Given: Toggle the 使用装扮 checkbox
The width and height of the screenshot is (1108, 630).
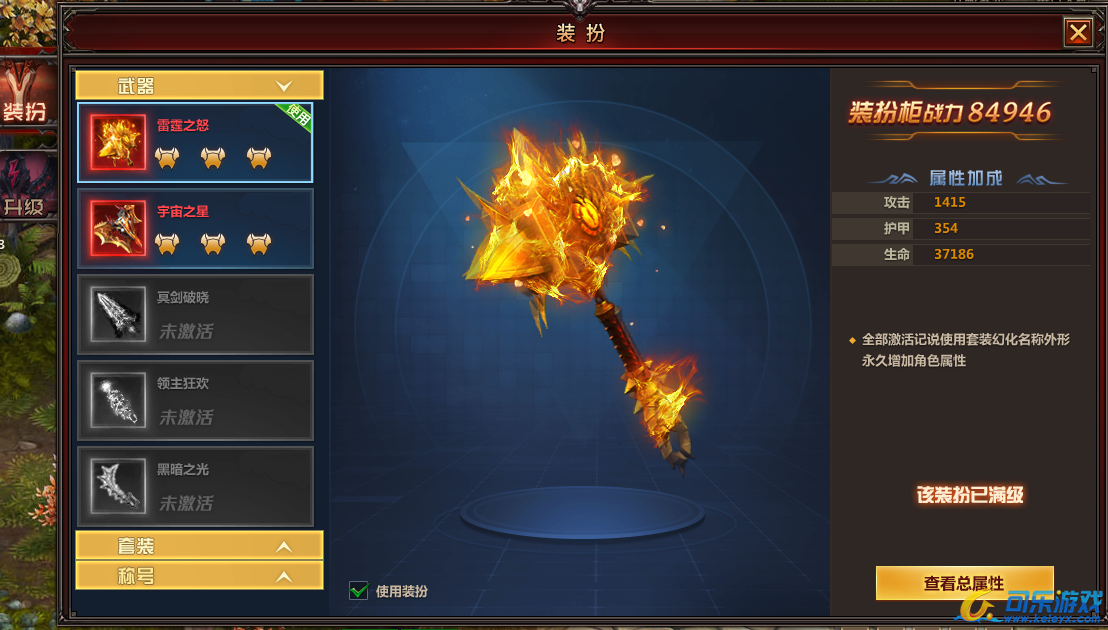Looking at the screenshot, I should (x=359, y=591).
